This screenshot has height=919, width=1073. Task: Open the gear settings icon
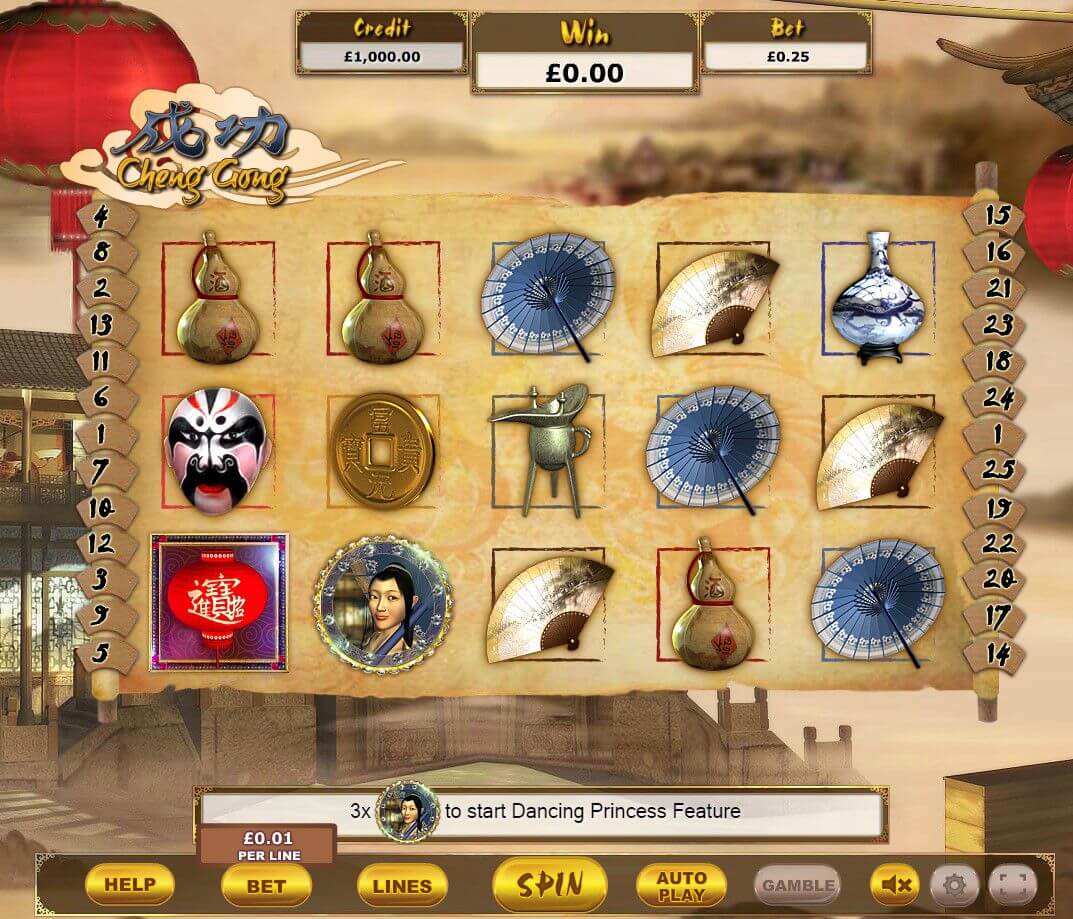tap(954, 884)
